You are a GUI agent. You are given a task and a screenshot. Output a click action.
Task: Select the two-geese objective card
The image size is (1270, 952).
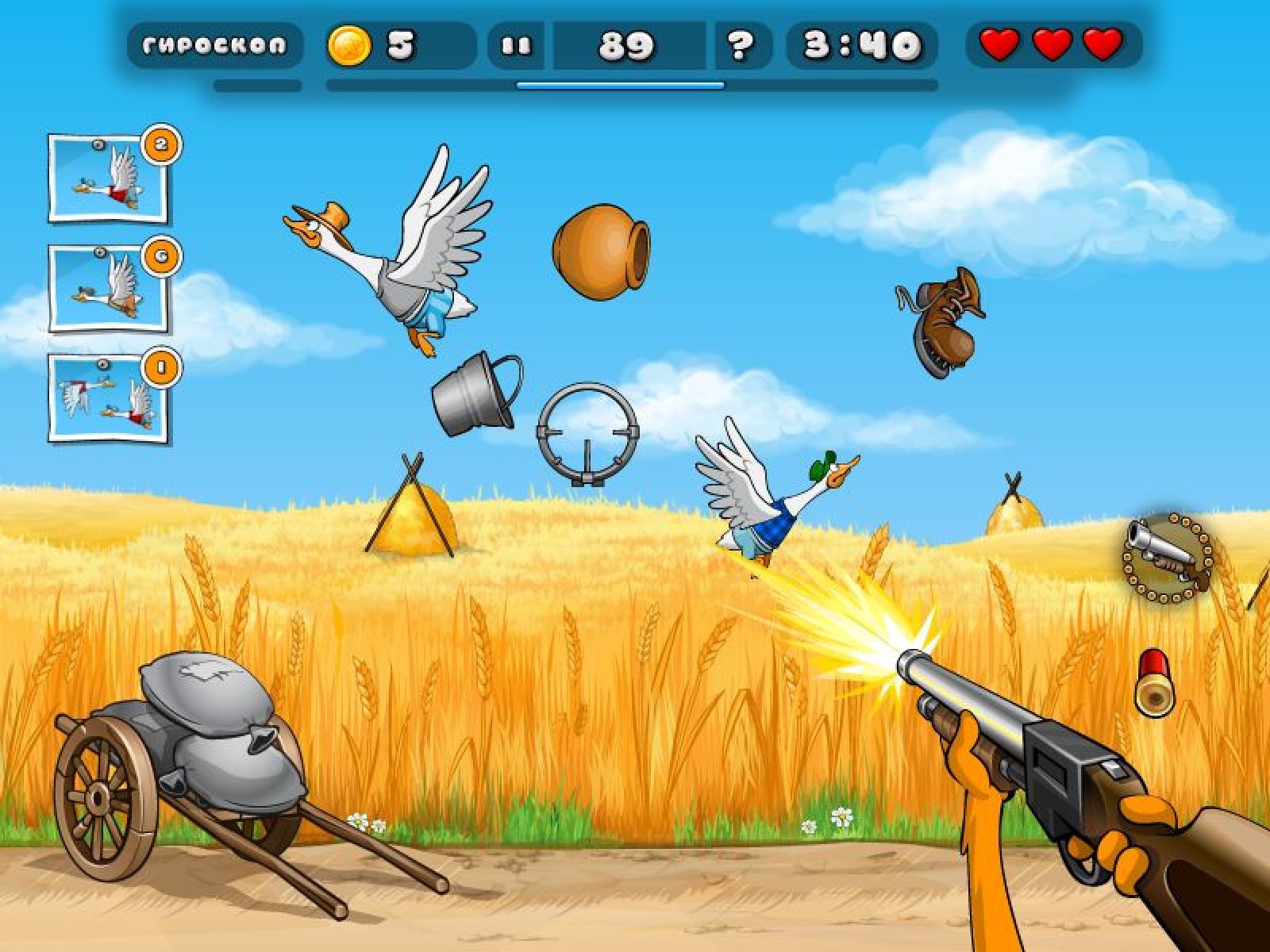(108, 397)
